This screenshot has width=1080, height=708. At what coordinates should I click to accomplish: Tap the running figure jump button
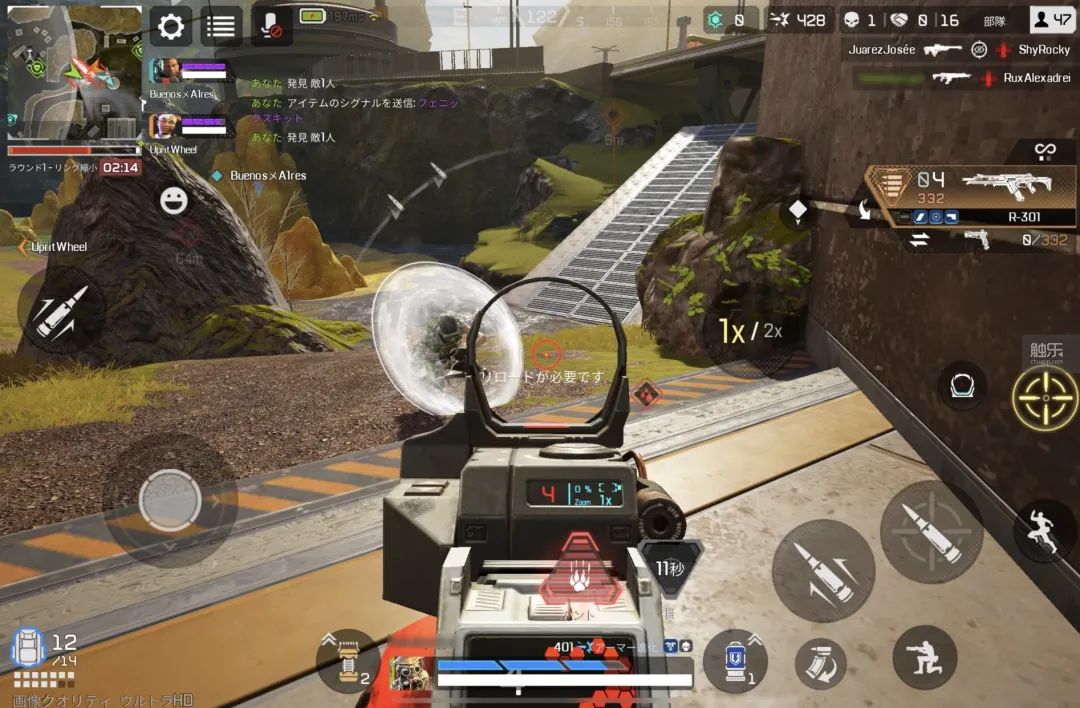point(1043,531)
